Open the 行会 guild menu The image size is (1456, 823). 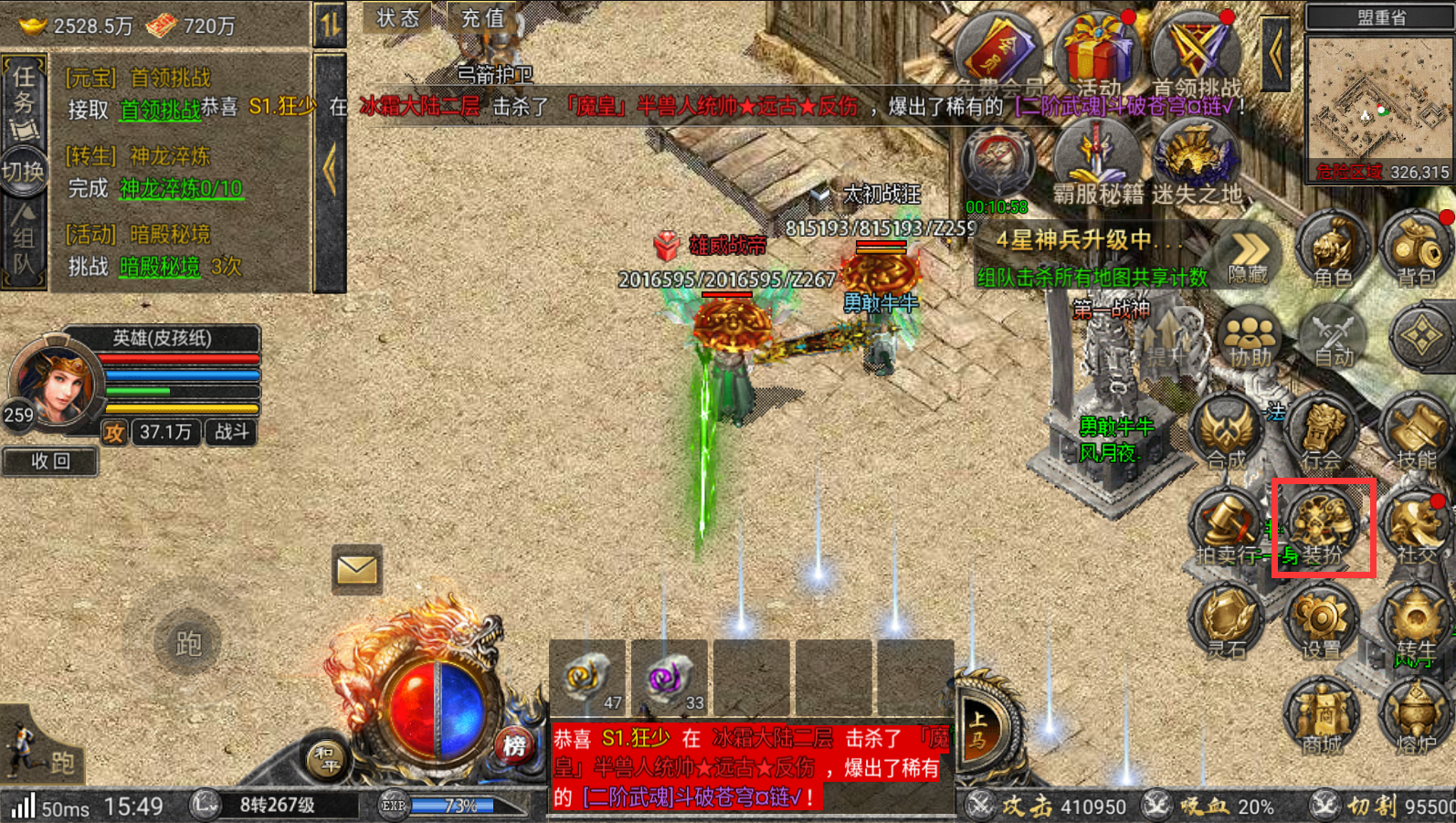coord(1322,434)
